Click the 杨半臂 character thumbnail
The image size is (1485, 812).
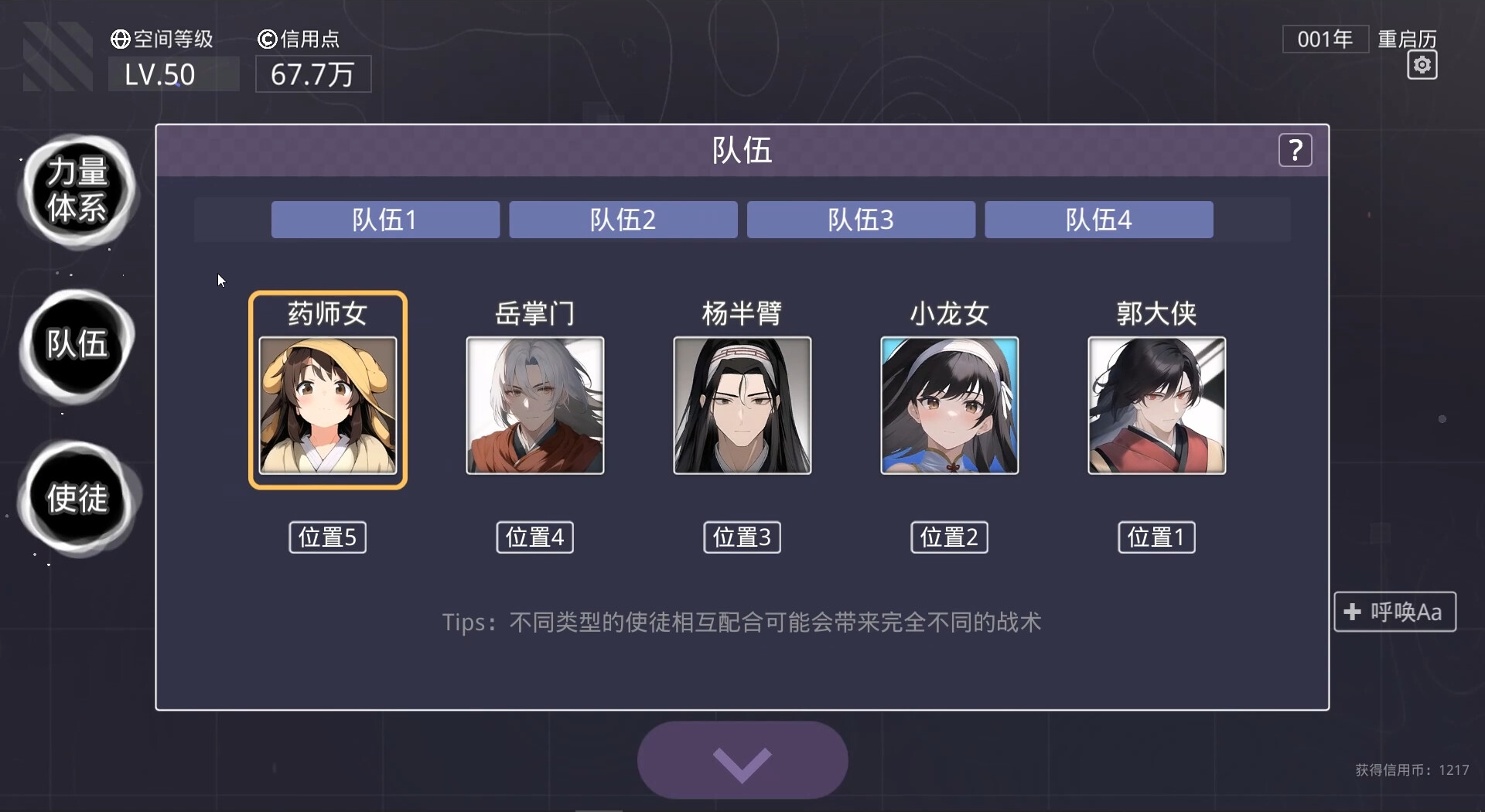point(742,405)
